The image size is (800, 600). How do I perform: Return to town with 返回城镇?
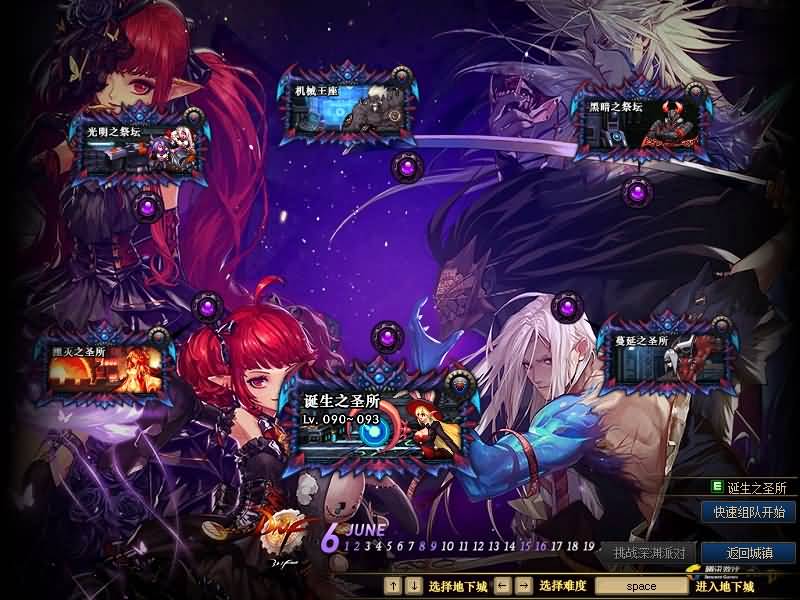749,552
